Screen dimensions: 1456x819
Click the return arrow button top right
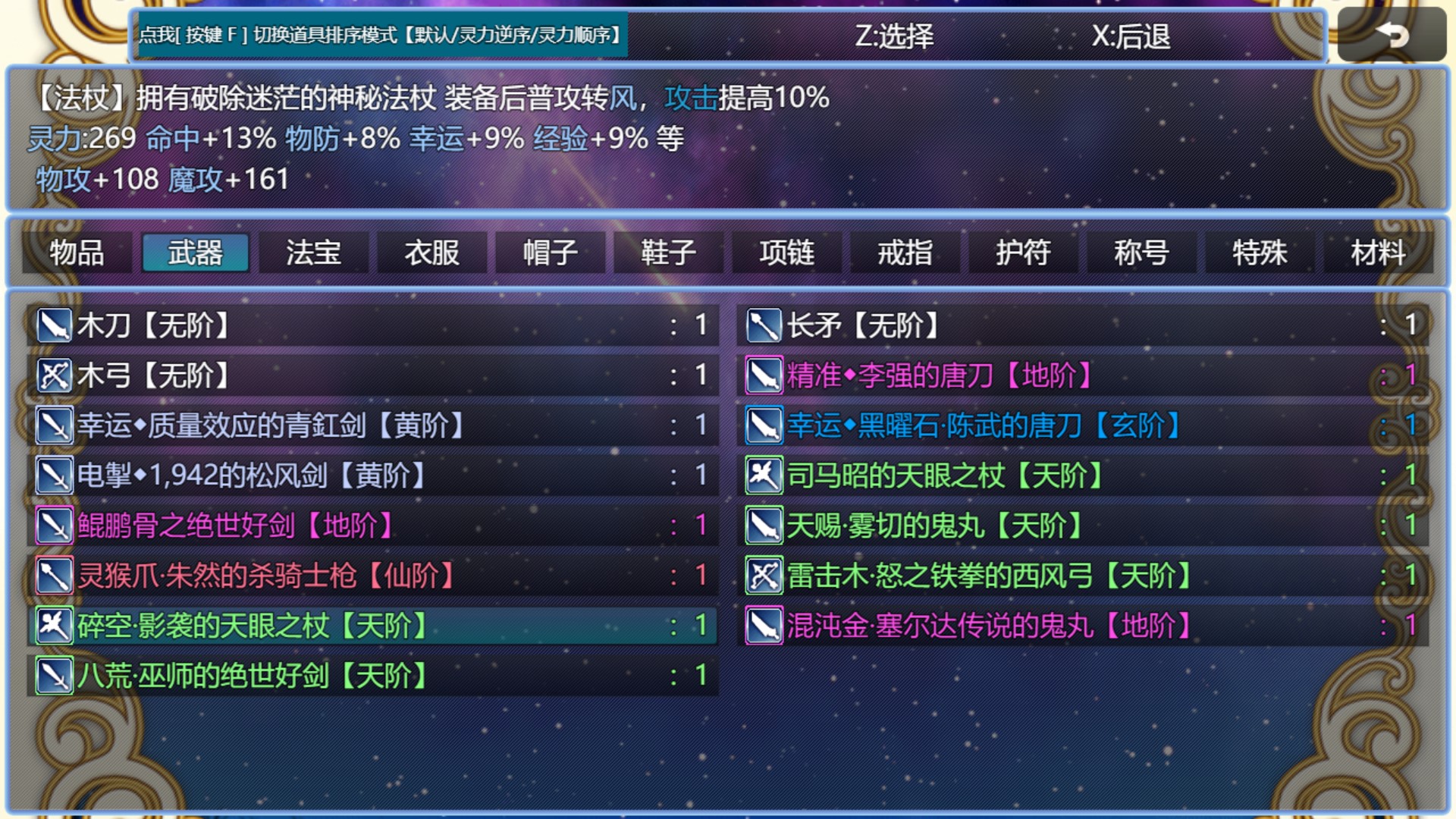[x=1392, y=35]
